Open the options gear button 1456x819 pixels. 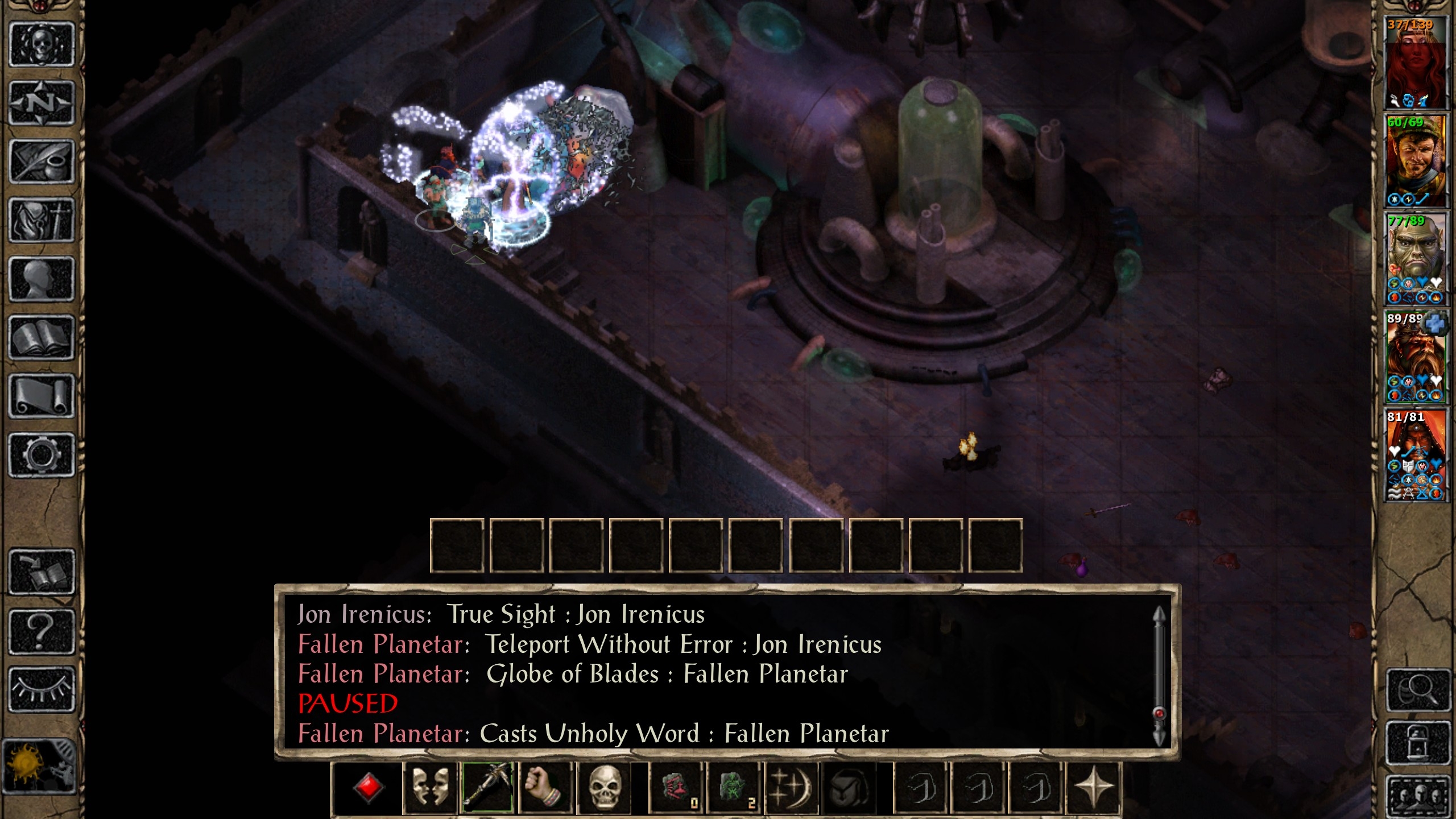point(42,455)
